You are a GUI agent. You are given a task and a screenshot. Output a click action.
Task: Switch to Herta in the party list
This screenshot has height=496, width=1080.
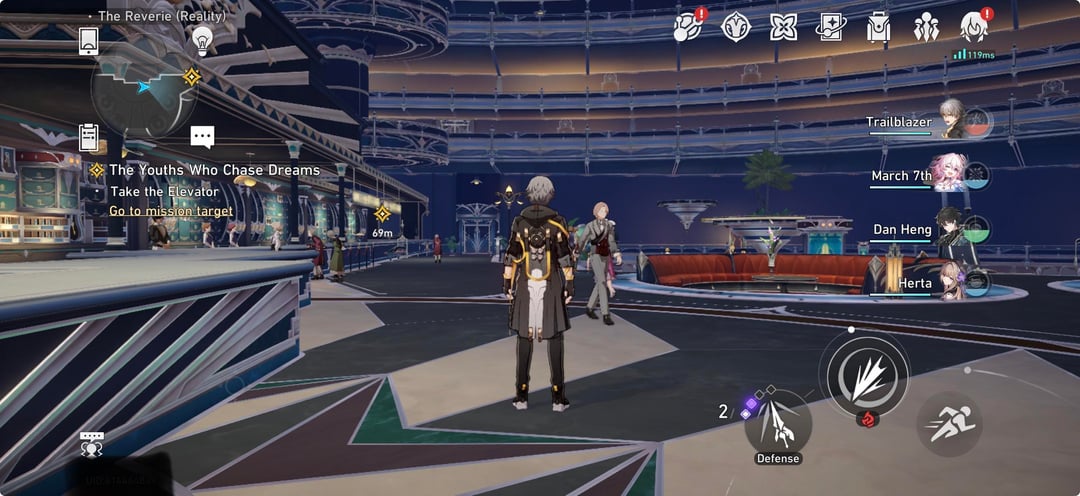coord(950,283)
